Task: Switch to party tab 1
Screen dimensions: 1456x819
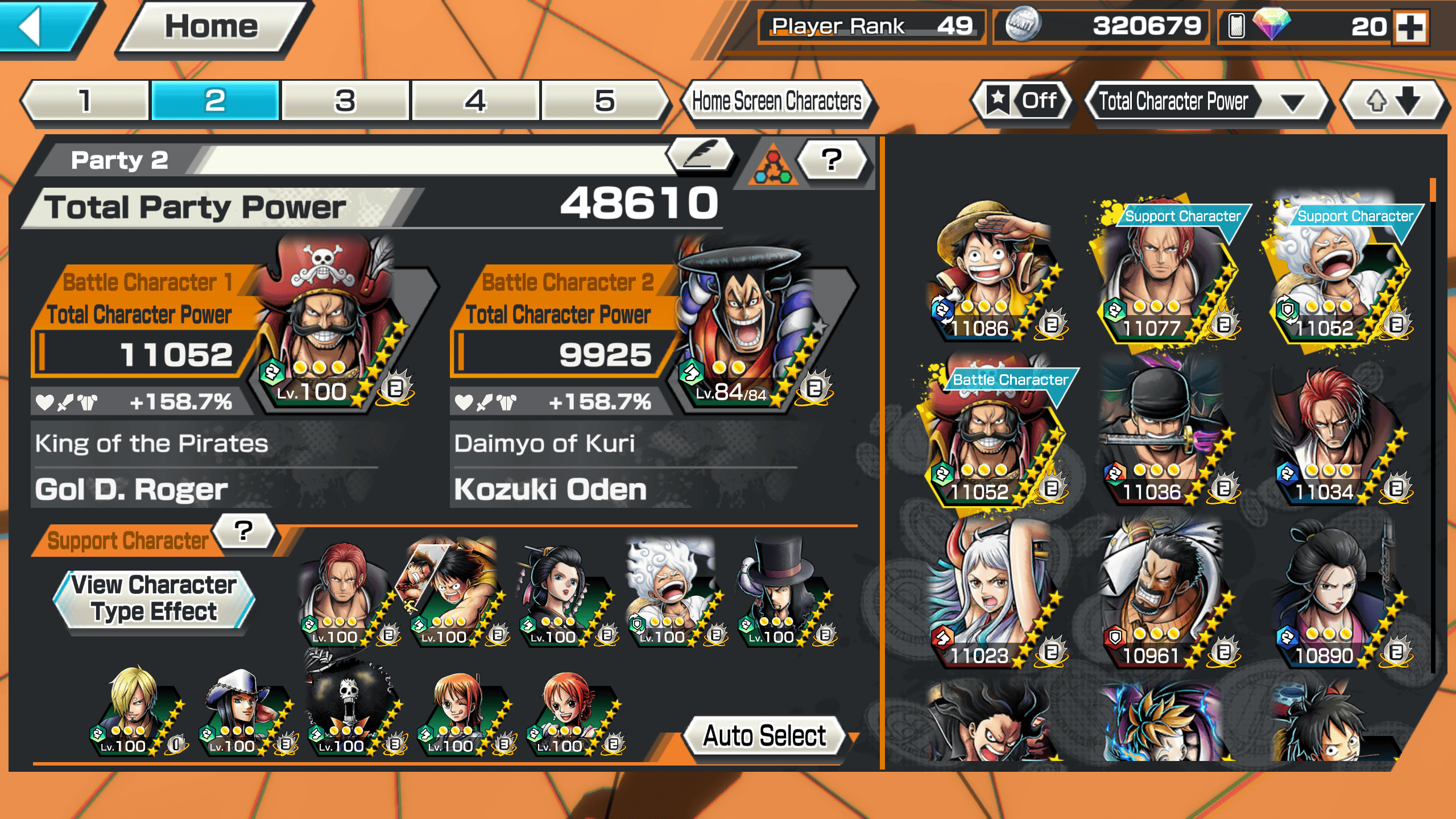Action: click(x=85, y=101)
